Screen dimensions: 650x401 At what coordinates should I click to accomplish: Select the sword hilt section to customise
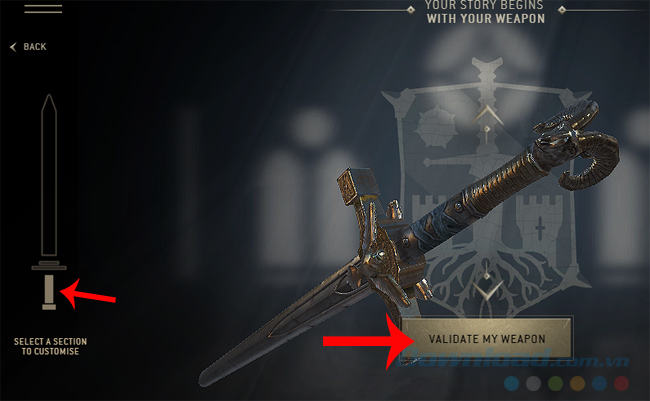point(48,290)
